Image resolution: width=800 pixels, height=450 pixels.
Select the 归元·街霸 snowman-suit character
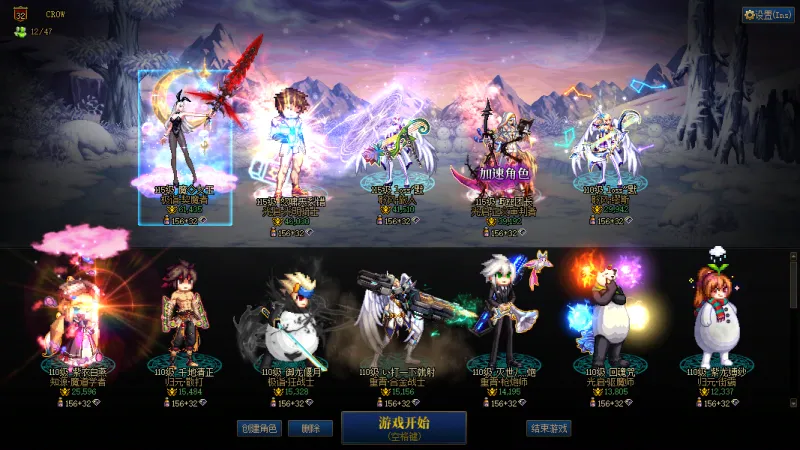[716, 315]
